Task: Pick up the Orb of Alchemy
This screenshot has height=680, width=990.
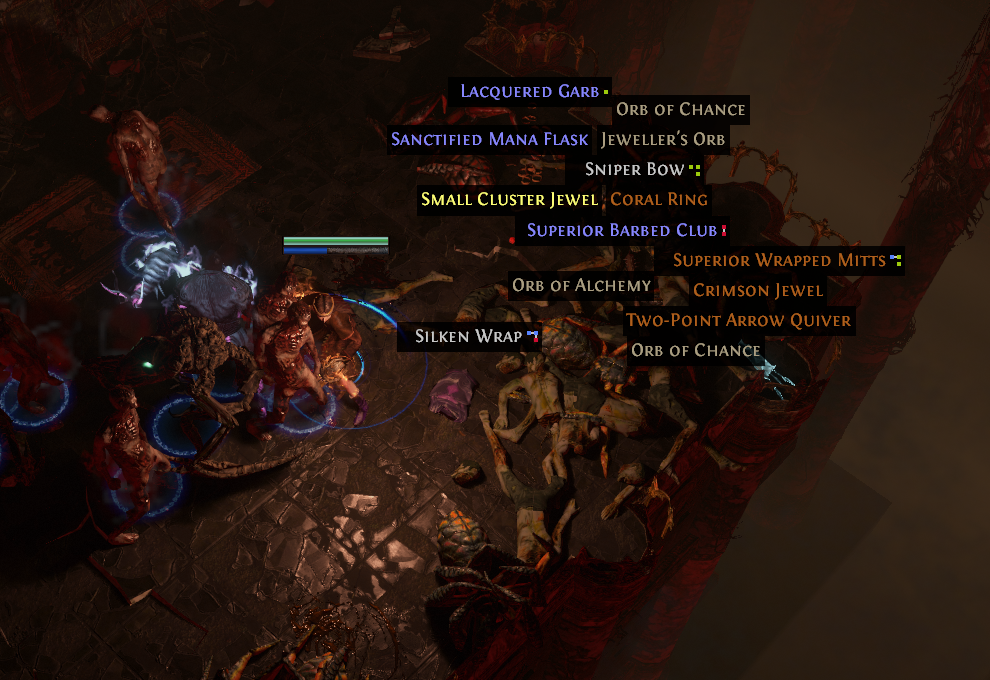Action: 582,286
